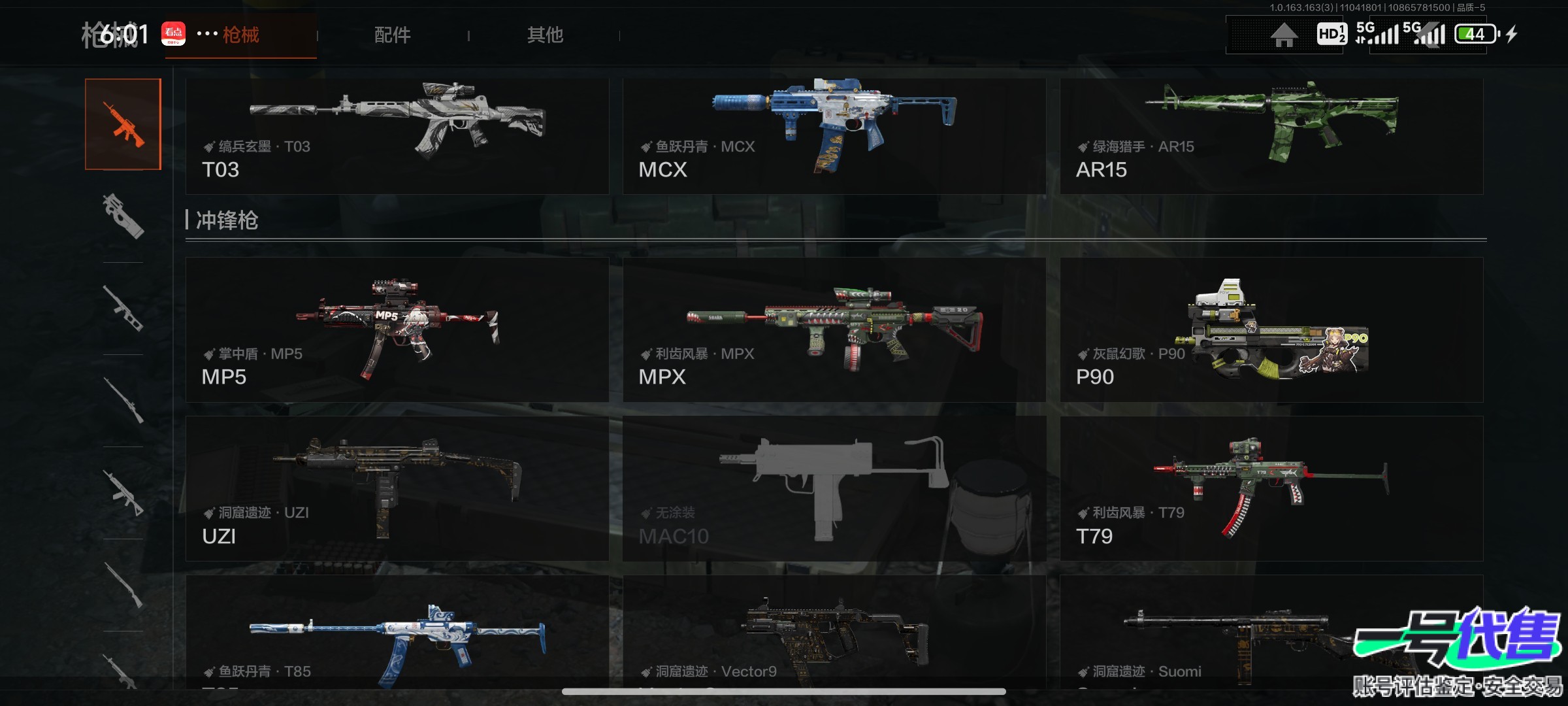Viewport: 1568px width, 706px height.
Task: Click the greyed-out MAC10 card
Action: point(834,488)
